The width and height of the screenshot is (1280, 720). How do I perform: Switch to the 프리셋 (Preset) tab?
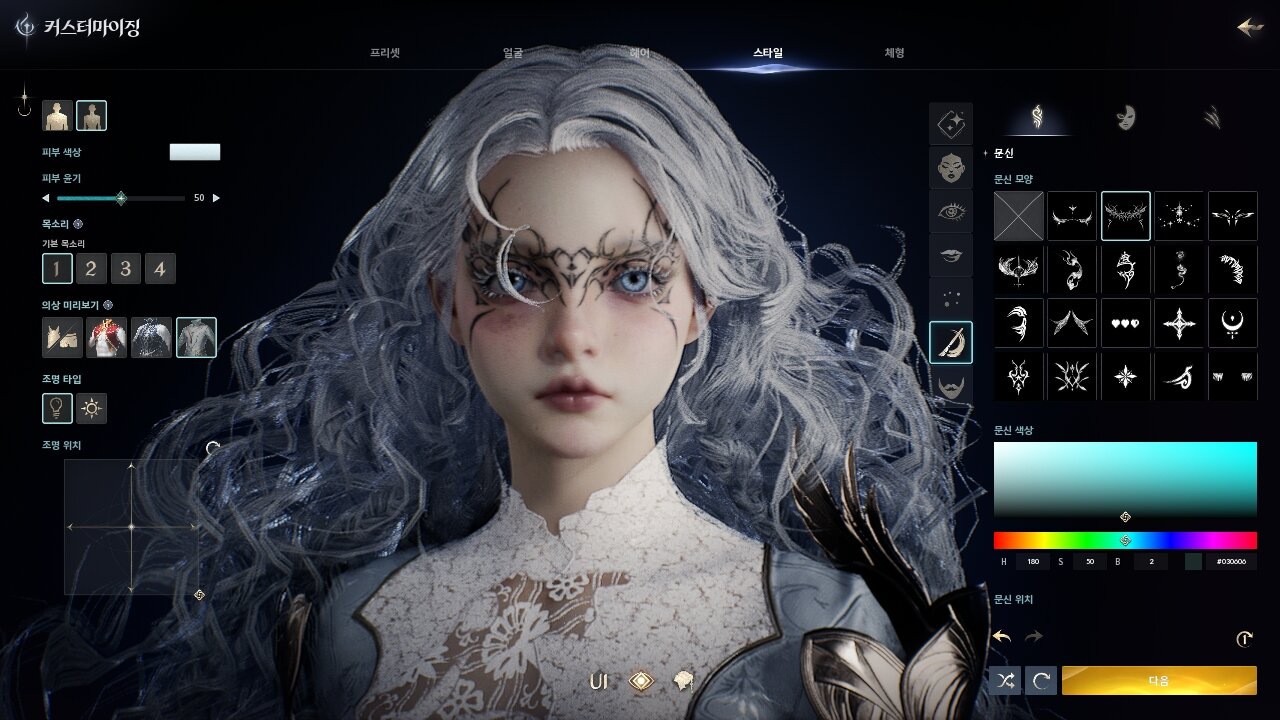(x=385, y=53)
